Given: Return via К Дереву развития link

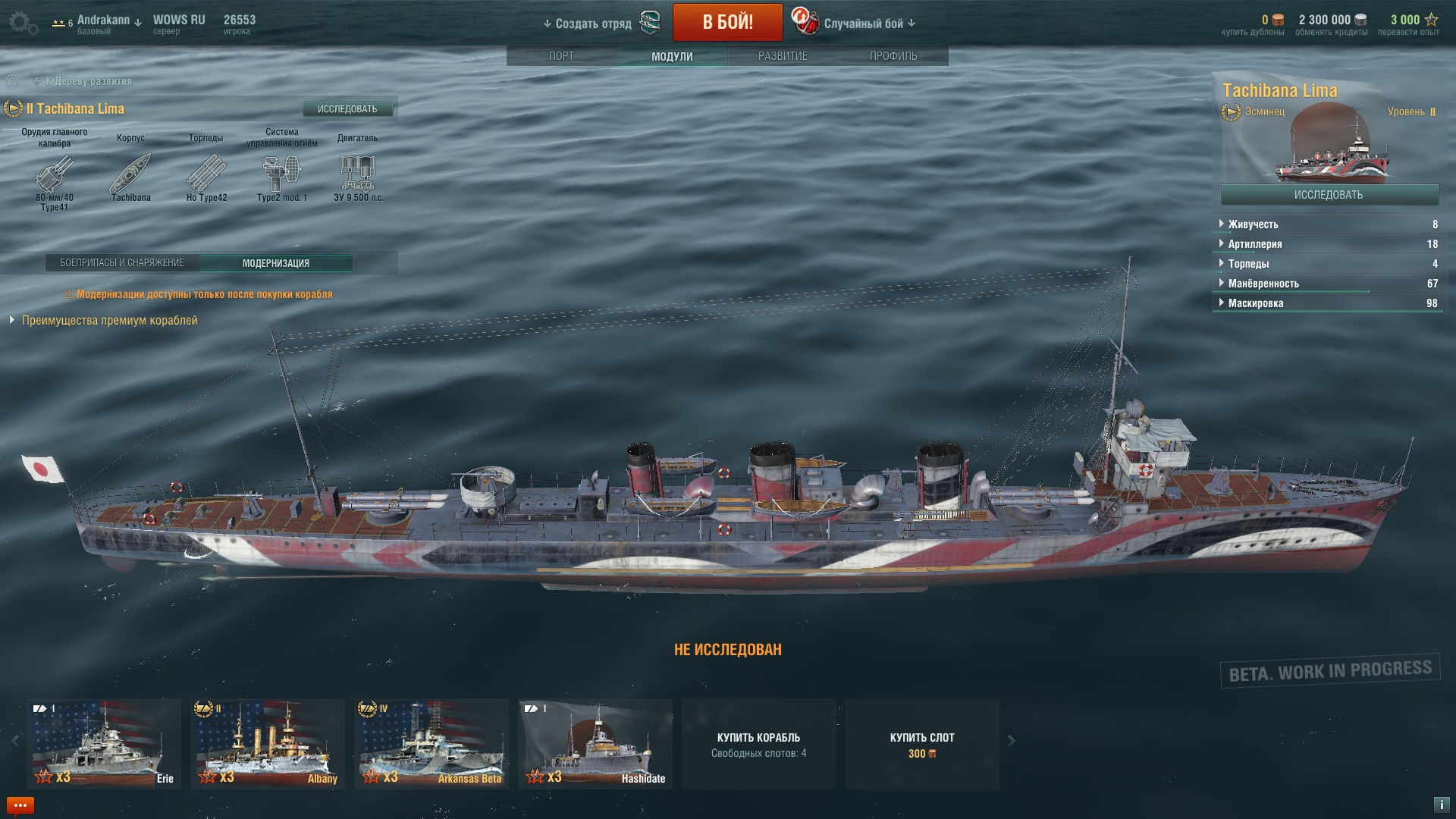Looking at the screenshot, I should tap(87, 81).
